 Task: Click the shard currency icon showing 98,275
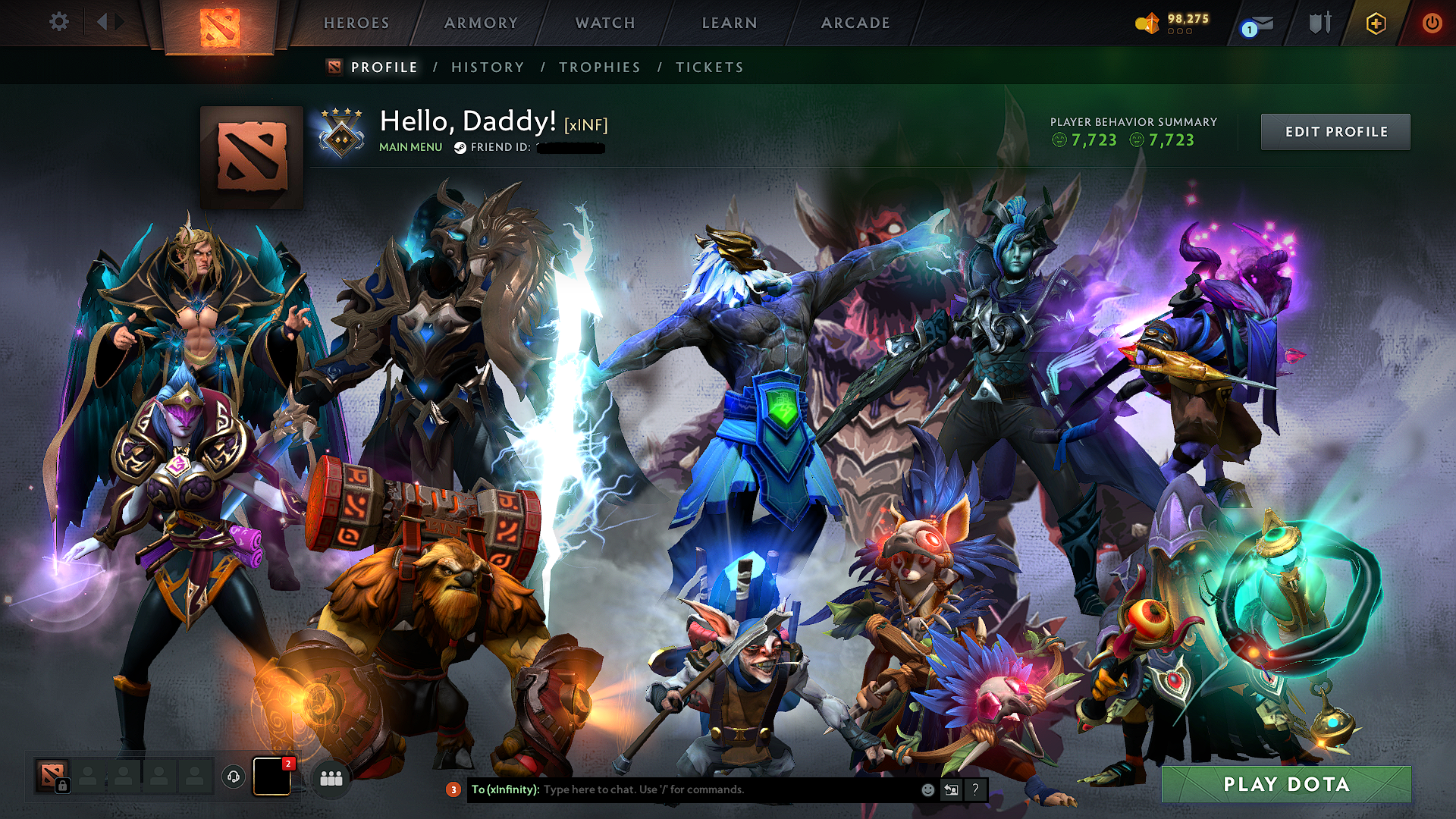pyautogui.click(x=1147, y=23)
